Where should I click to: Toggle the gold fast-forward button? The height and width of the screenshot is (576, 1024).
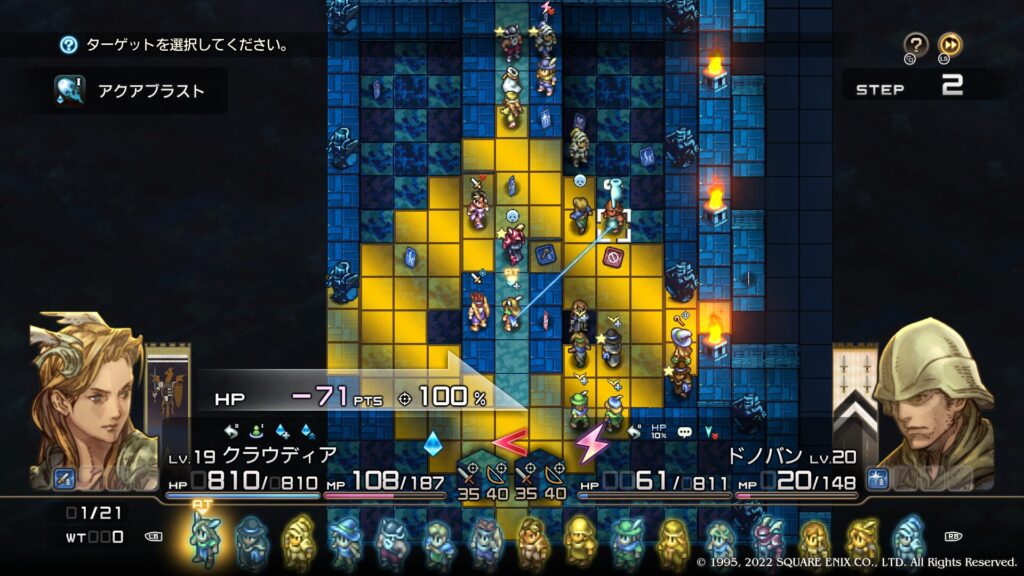click(x=950, y=44)
